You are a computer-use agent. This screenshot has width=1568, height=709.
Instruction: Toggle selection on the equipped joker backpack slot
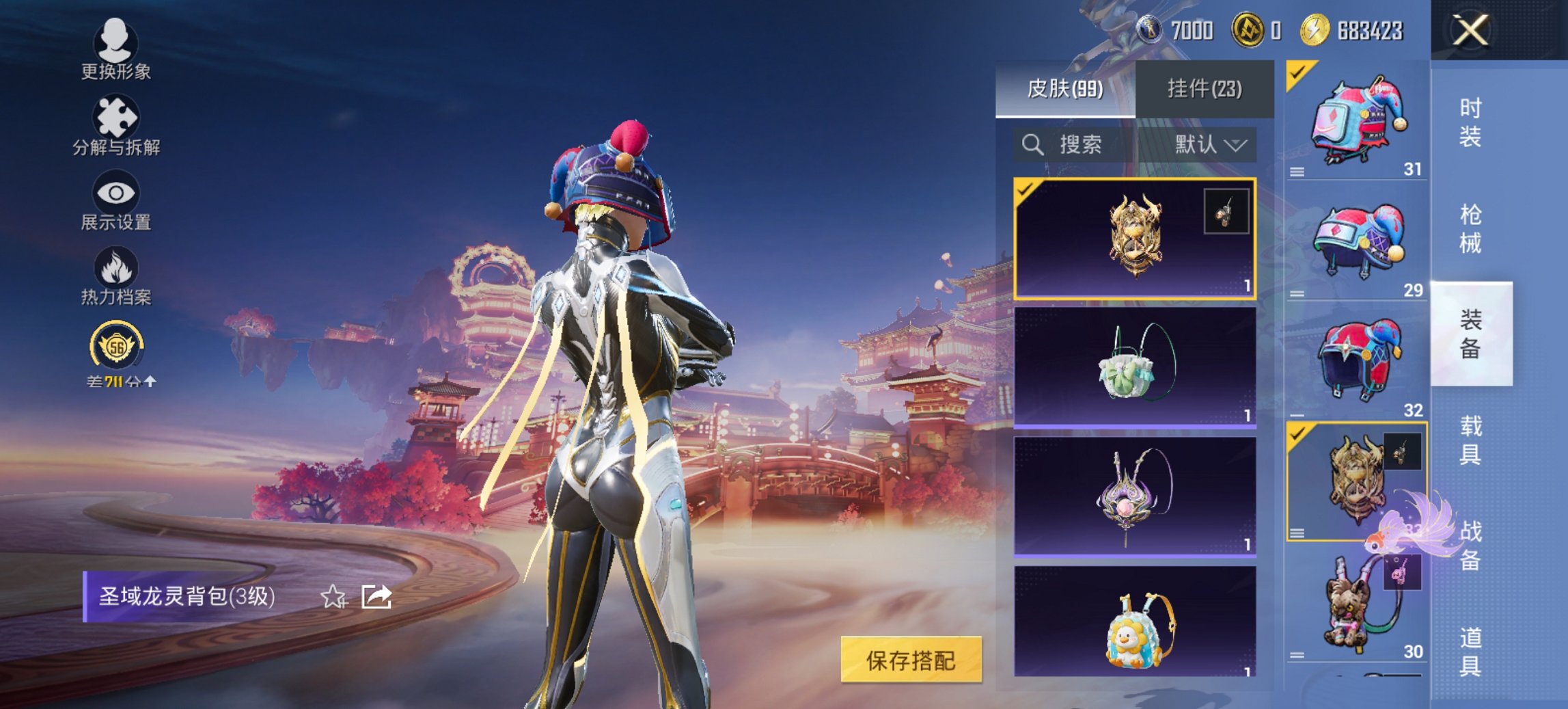point(1298,74)
